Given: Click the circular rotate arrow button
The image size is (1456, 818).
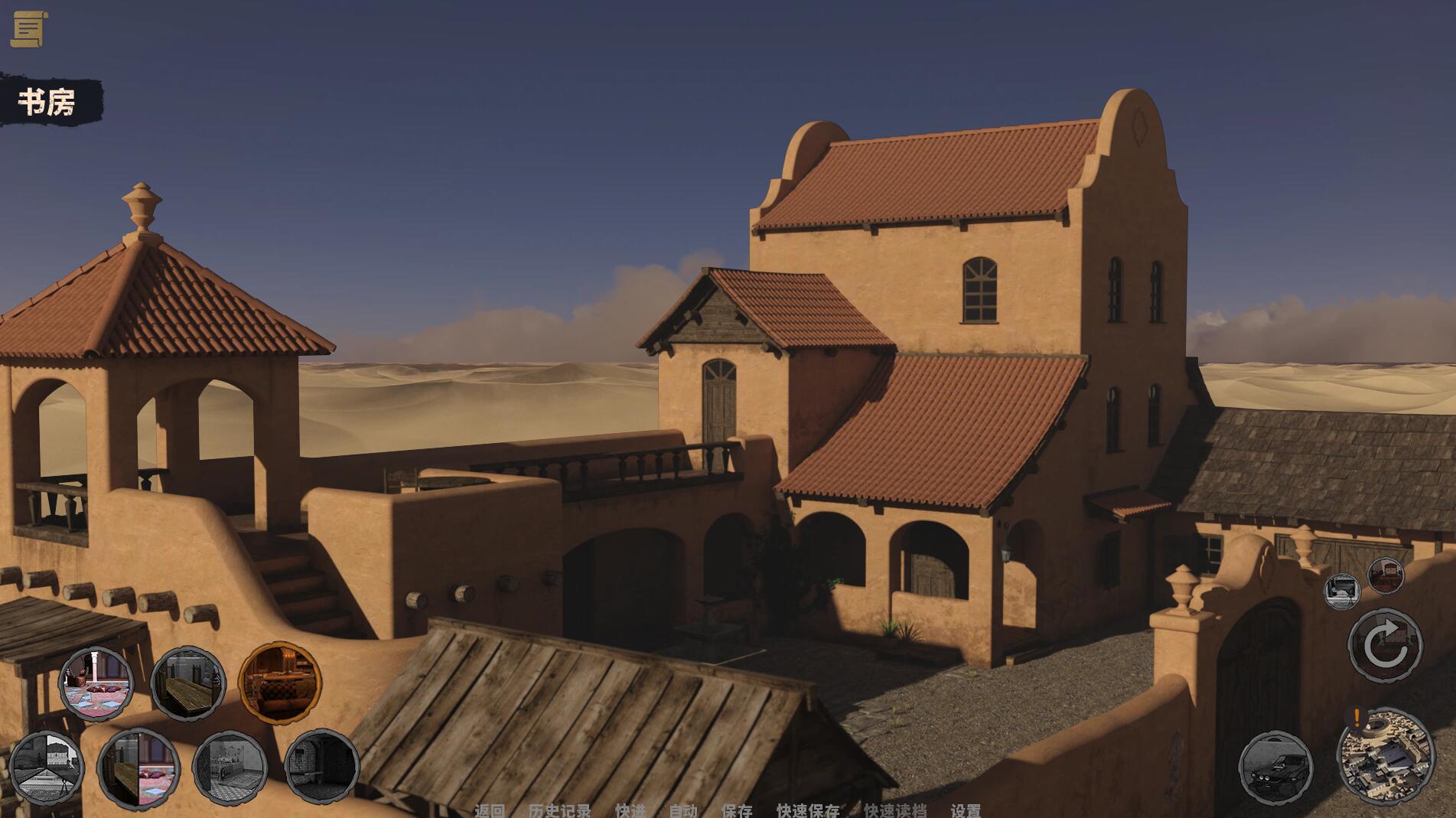Looking at the screenshot, I should click(x=1385, y=645).
